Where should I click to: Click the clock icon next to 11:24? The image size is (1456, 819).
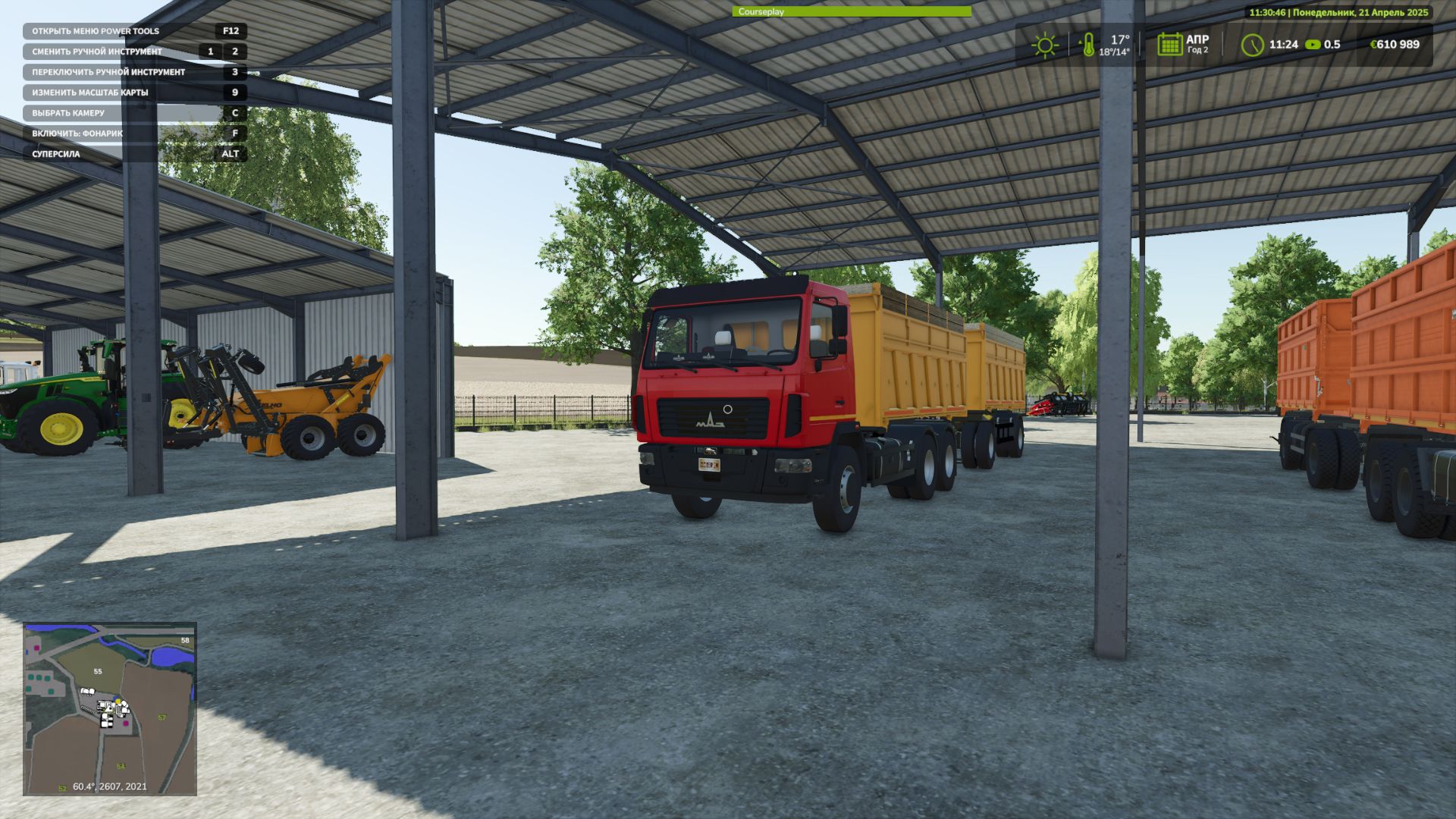click(1254, 45)
